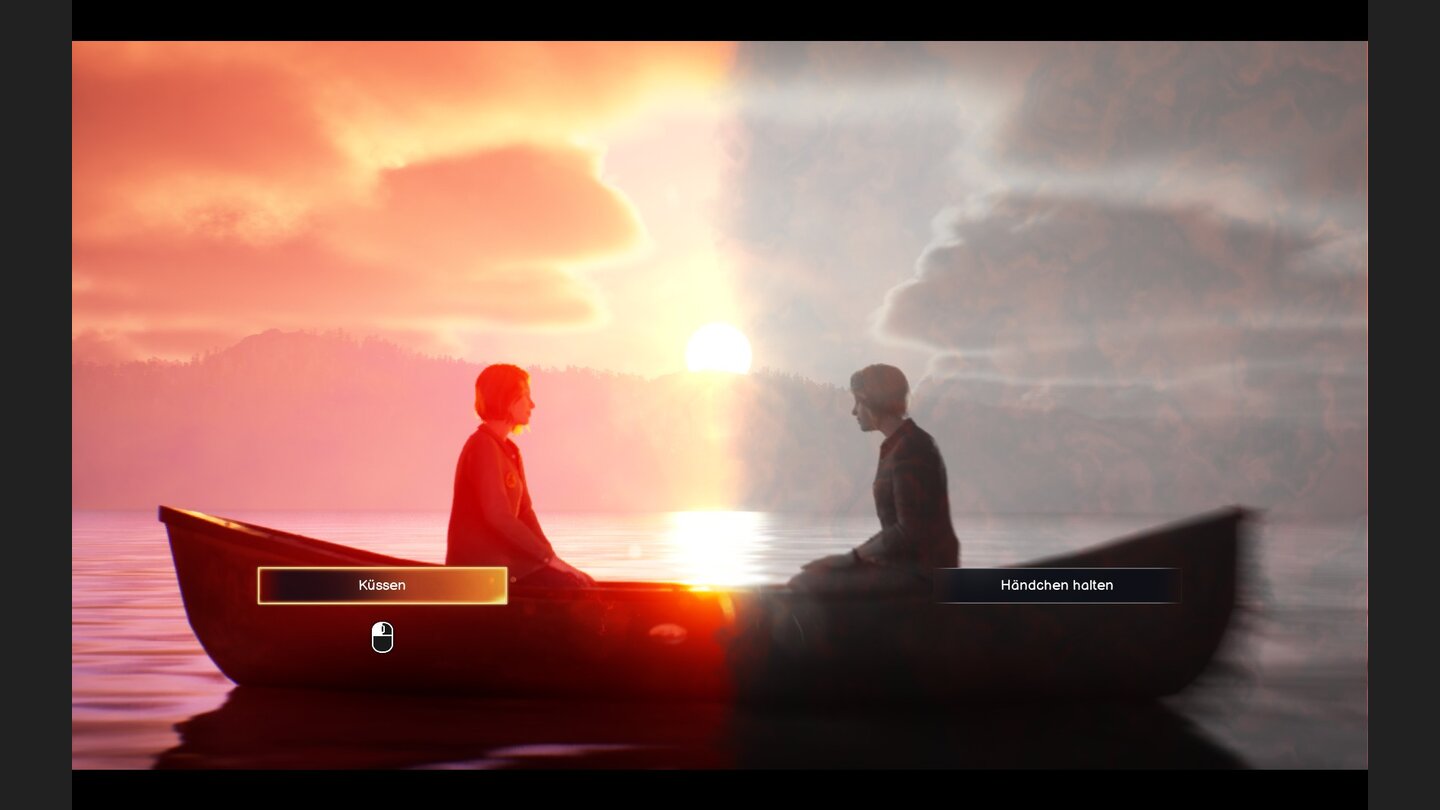Screen dimensions: 1440x810
Task: Click the setting sun on the horizon
Action: 718,348
